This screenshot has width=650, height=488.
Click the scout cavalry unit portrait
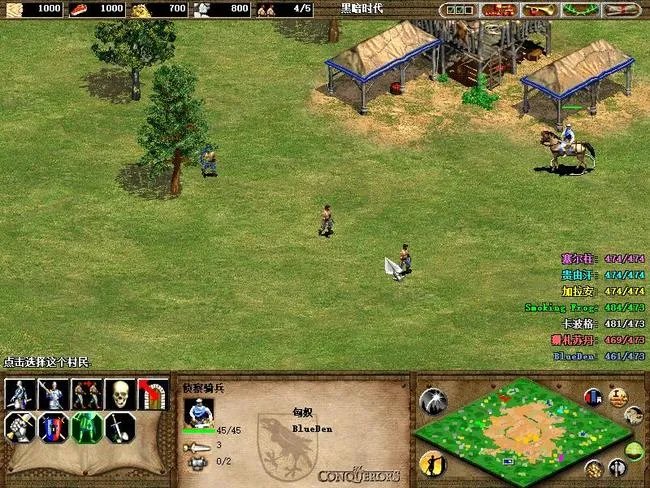pyautogui.click(x=199, y=410)
